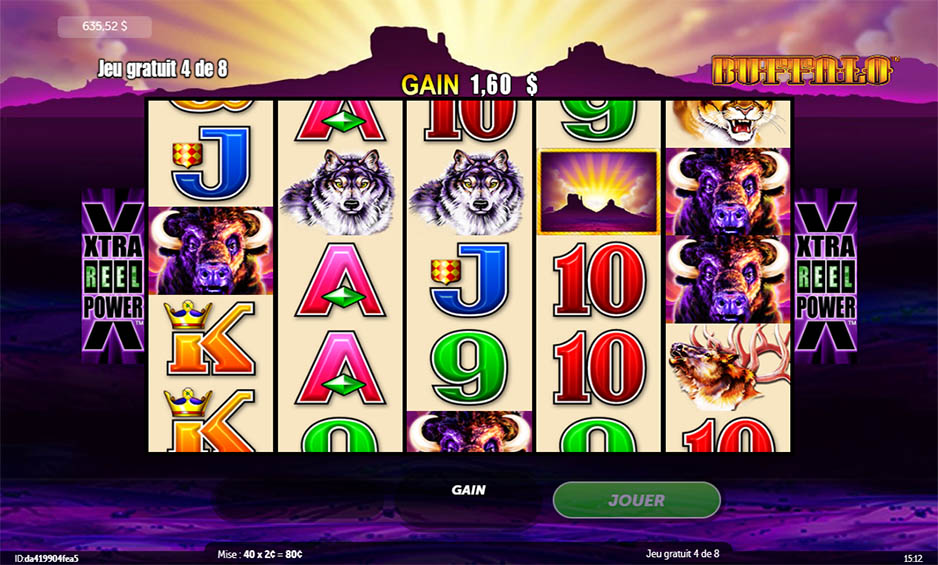The height and width of the screenshot is (565, 938).
Task: Click the green JOUER button
Action: [636, 500]
